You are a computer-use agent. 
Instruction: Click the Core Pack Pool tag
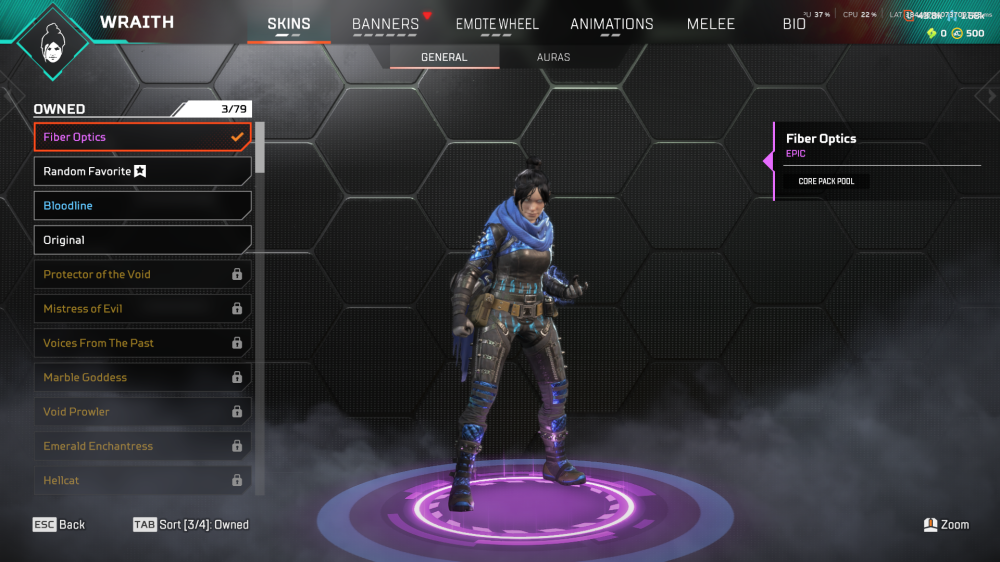820,182
